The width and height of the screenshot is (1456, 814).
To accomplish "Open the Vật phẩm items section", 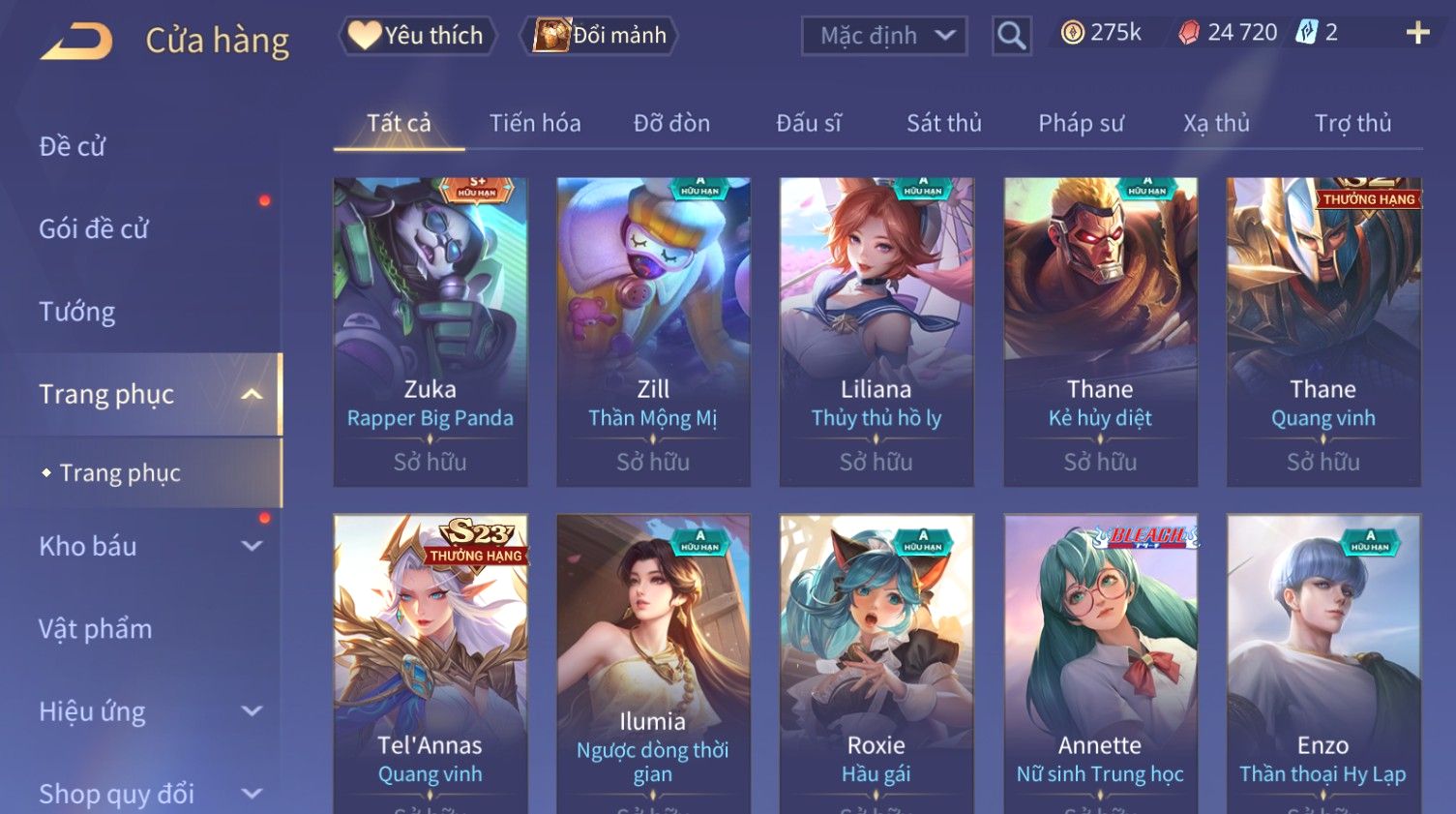I will click(x=96, y=629).
